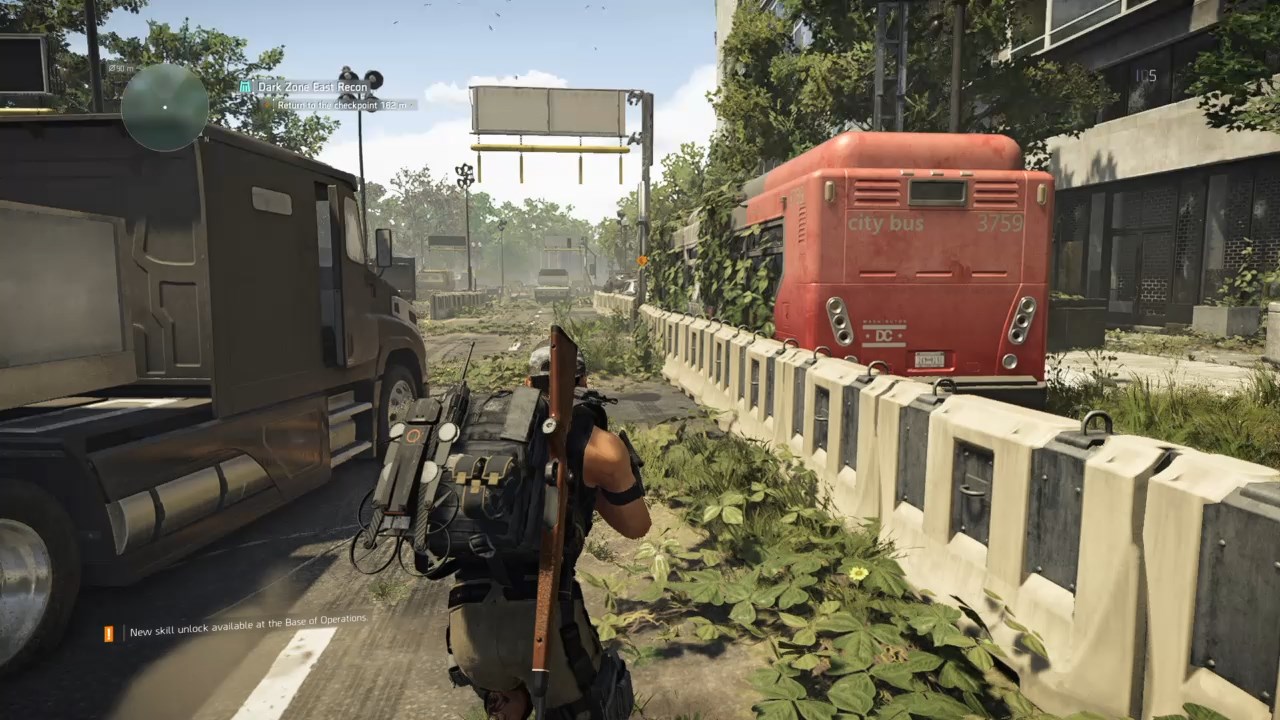Open the circular minimap
The image size is (1280, 720).
[165, 107]
